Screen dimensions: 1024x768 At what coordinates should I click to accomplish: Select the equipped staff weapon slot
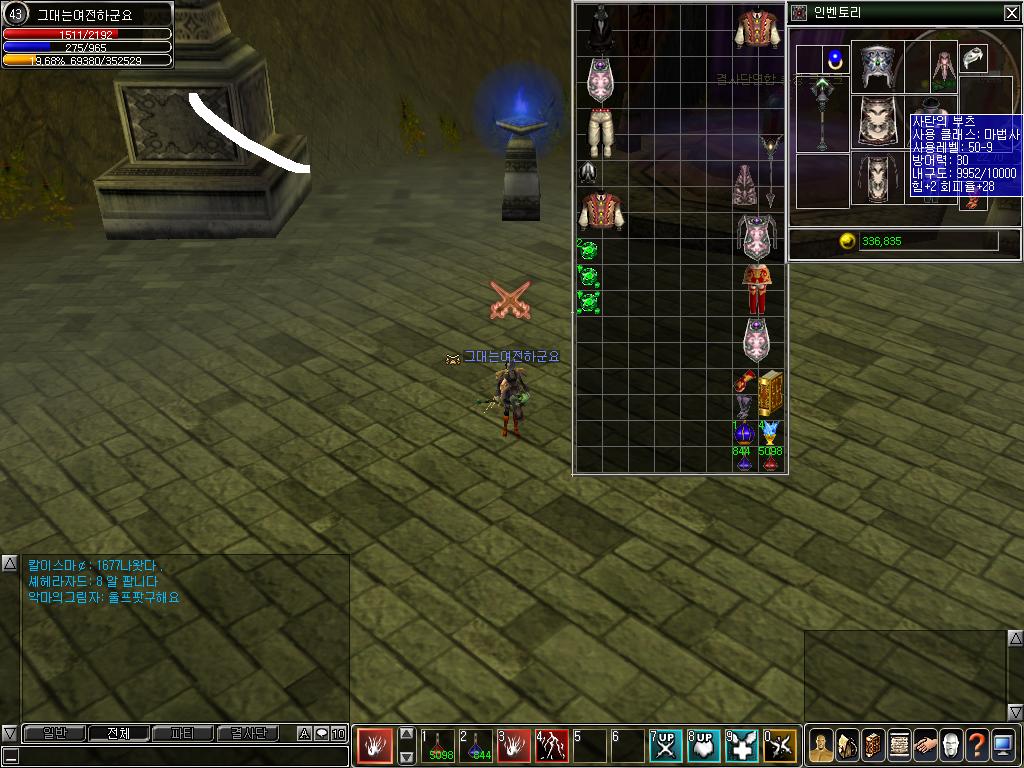[822, 115]
